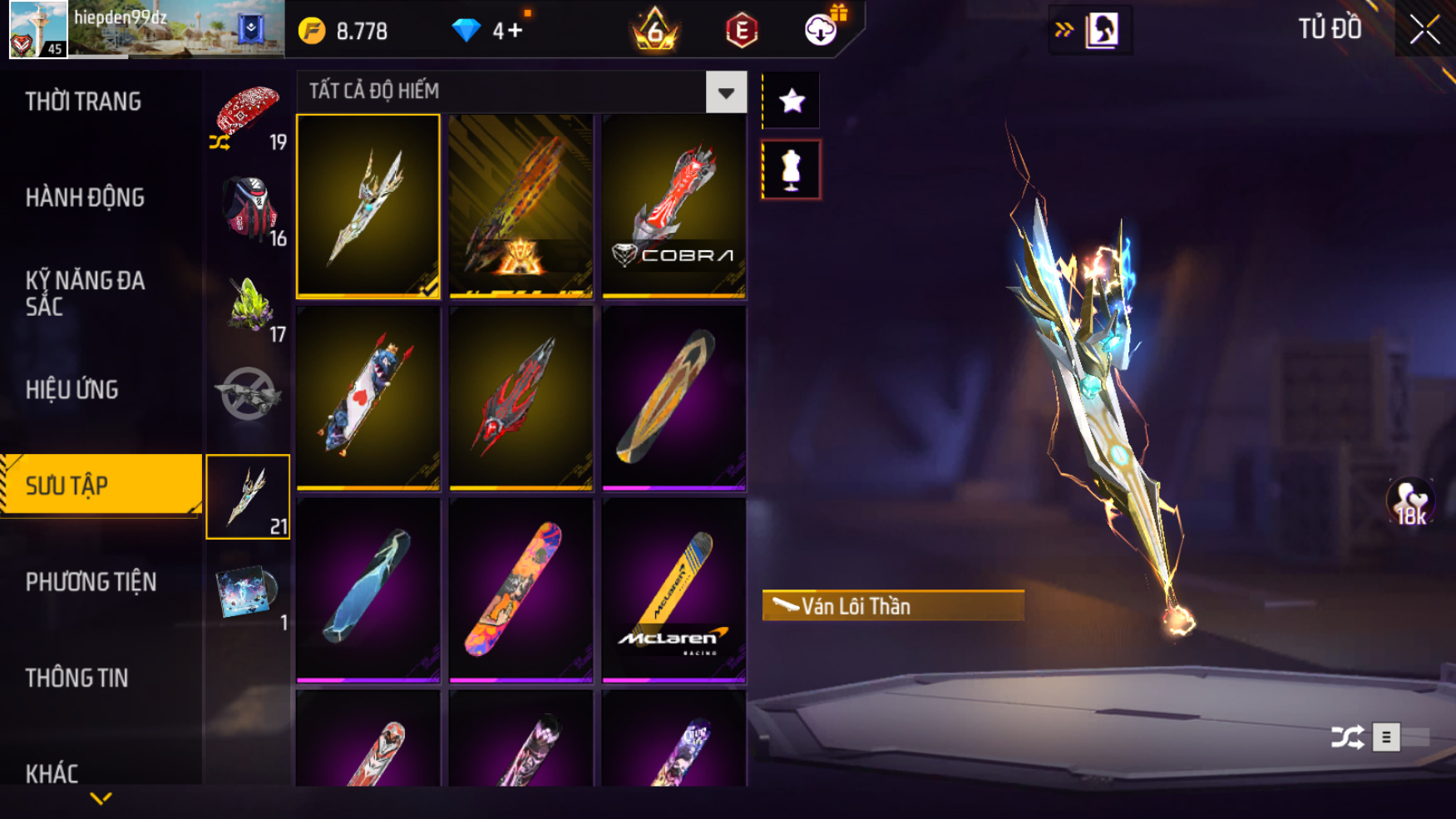This screenshot has width=1456, height=819.
Task: Select the Cobra surfboard skin
Action: click(674, 206)
